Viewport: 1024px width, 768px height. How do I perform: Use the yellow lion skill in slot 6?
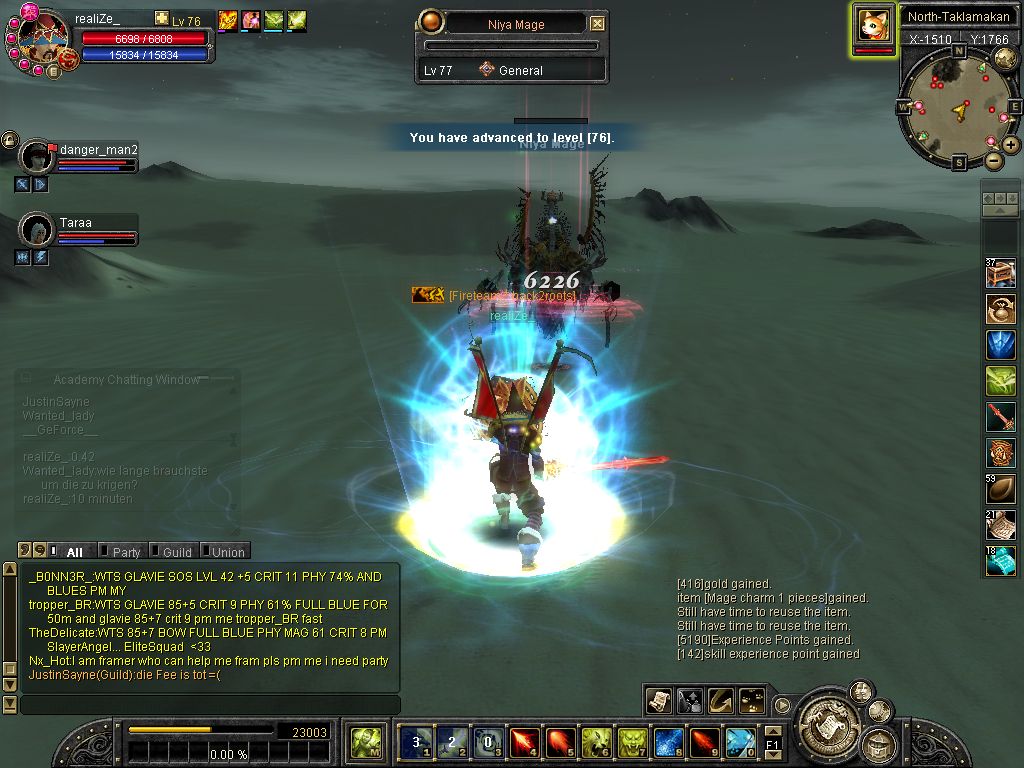coord(596,742)
